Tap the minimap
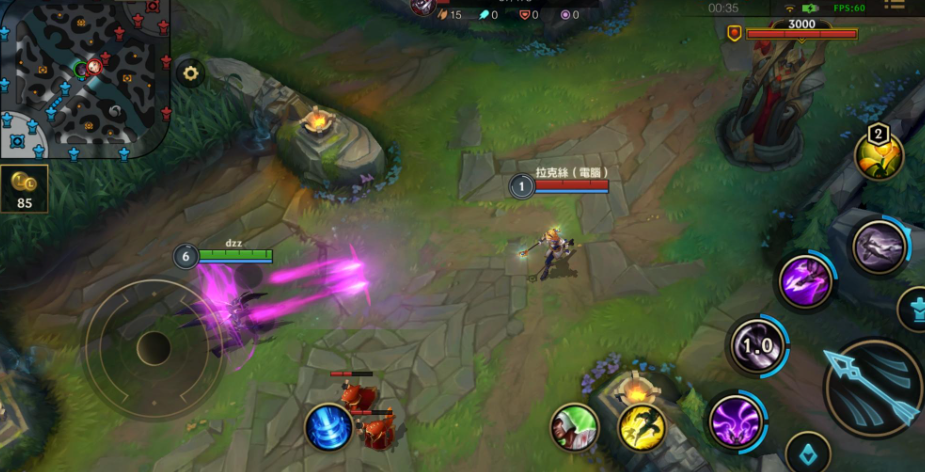The width and height of the screenshot is (925, 472). coord(84,76)
